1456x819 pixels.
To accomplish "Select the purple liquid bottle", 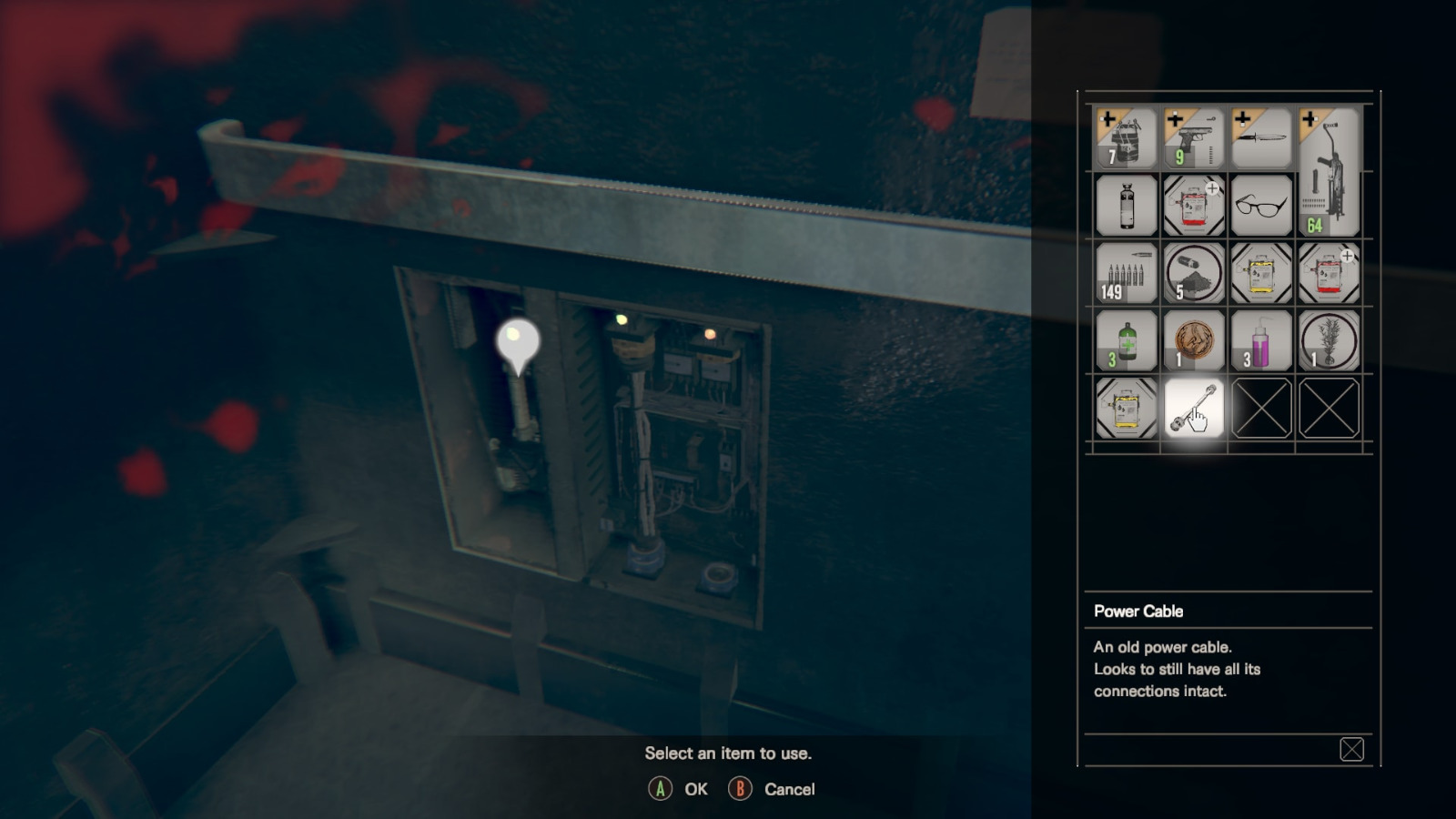I will (x=1260, y=340).
